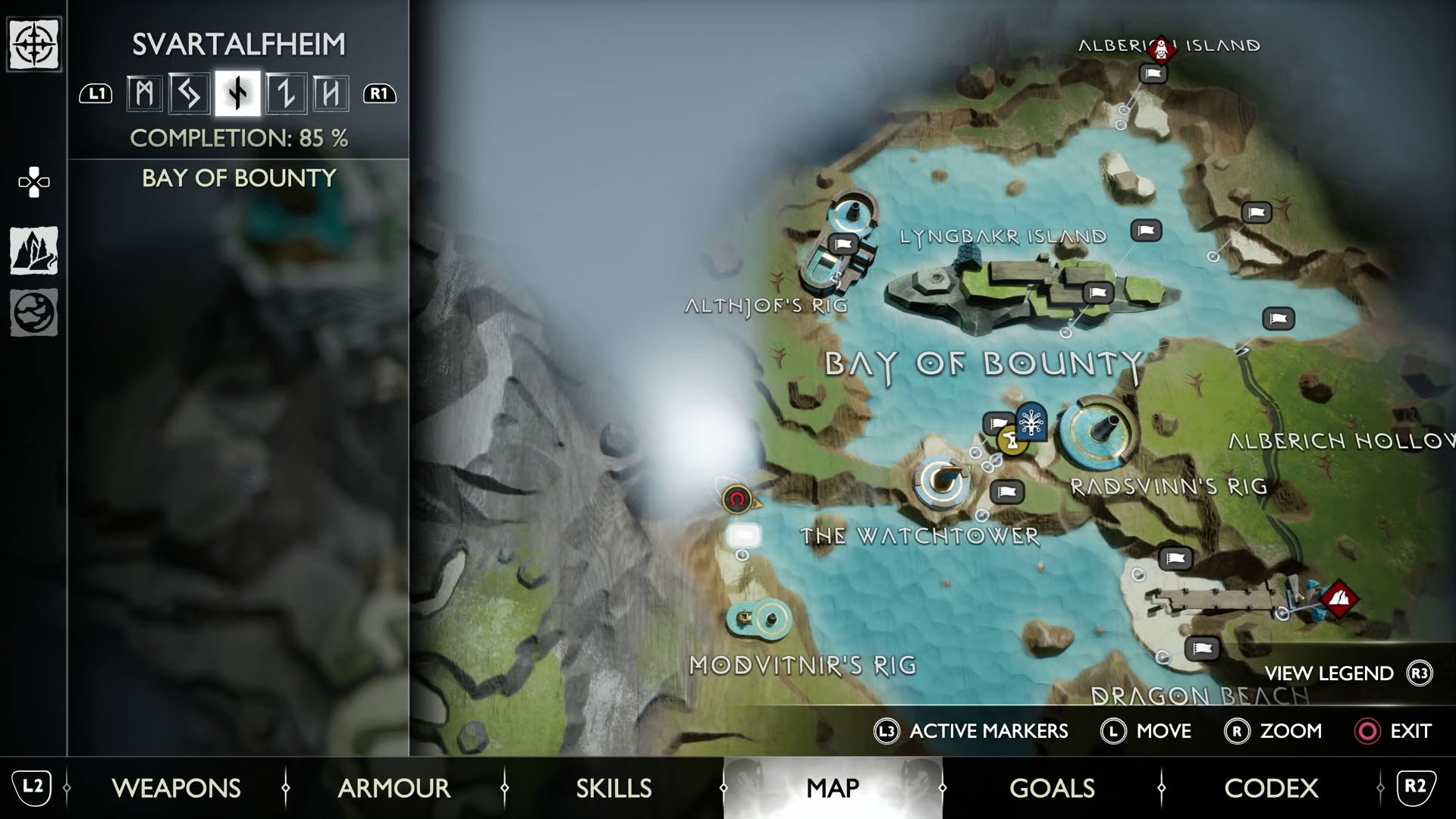Switch to the Weapons tab
Screen dimensions: 1456x819
[x=176, y=788]
